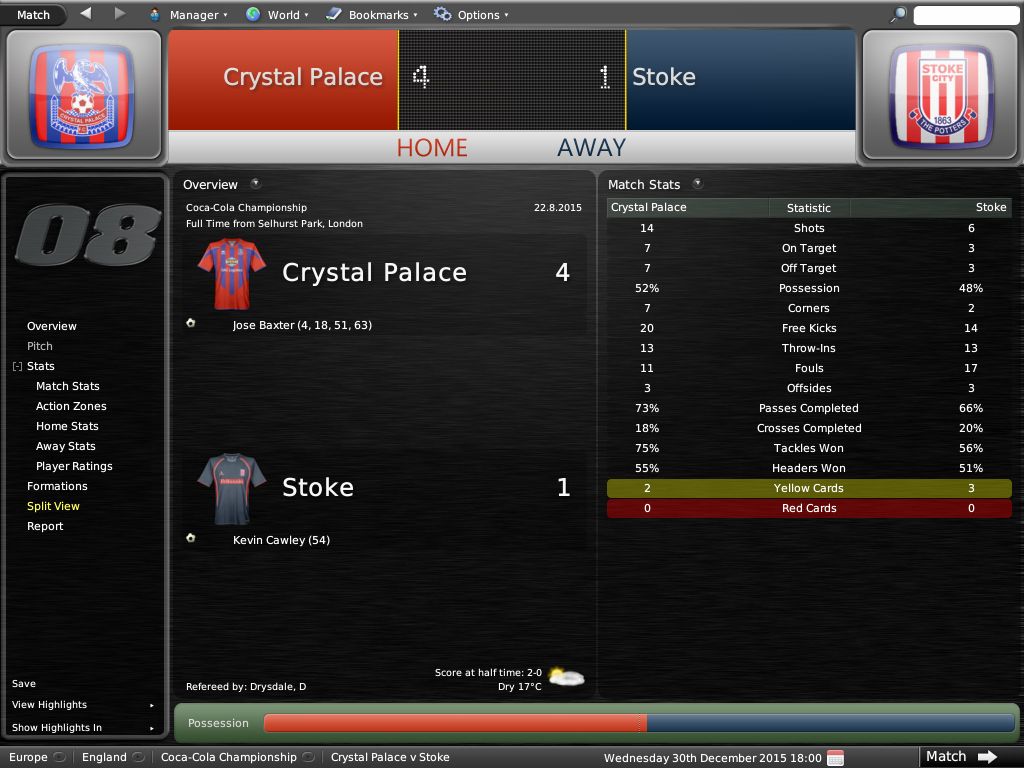The width and height of the screenshot is (1024, 768).
Task: Save the game
Action: [24, 684]
